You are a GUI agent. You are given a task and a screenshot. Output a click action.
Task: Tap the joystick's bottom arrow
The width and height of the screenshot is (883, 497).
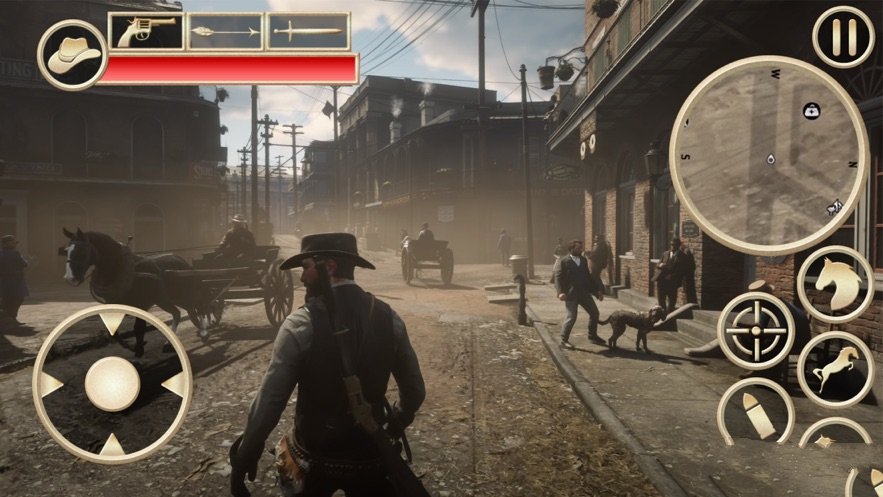coord(112,444)
